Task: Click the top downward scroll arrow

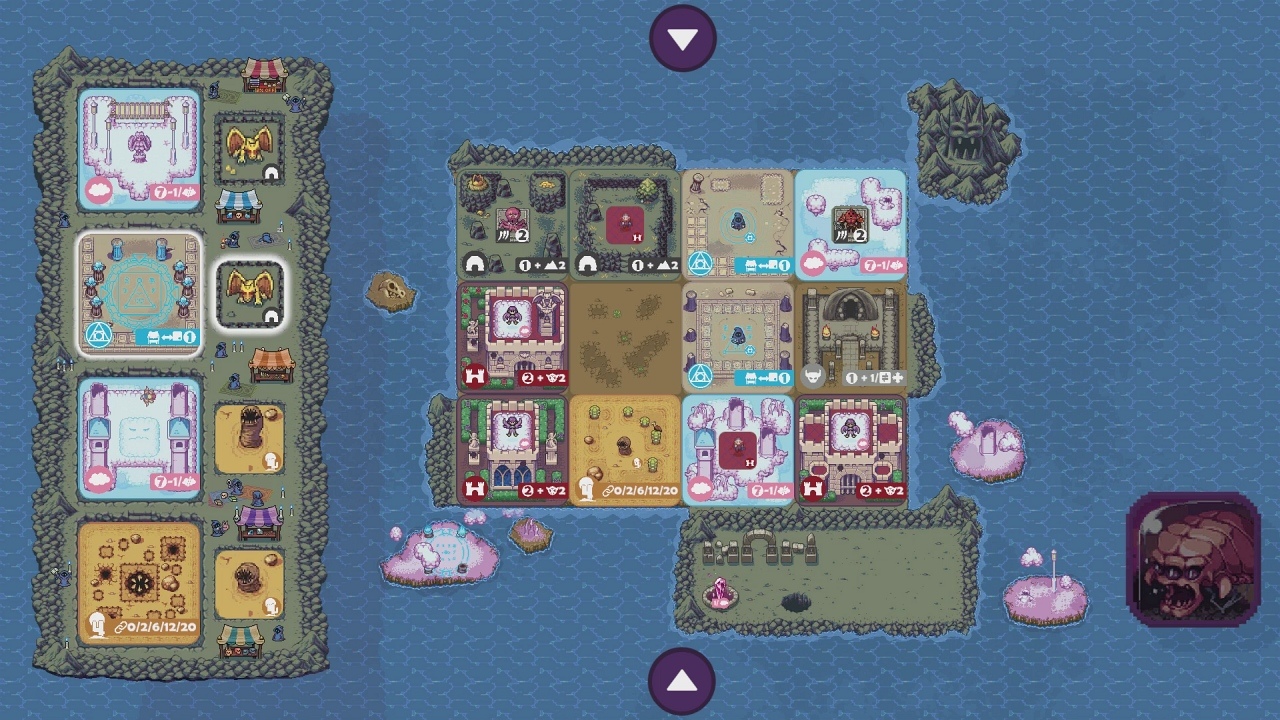Action: pyautogui.click(x=683, y=37)
